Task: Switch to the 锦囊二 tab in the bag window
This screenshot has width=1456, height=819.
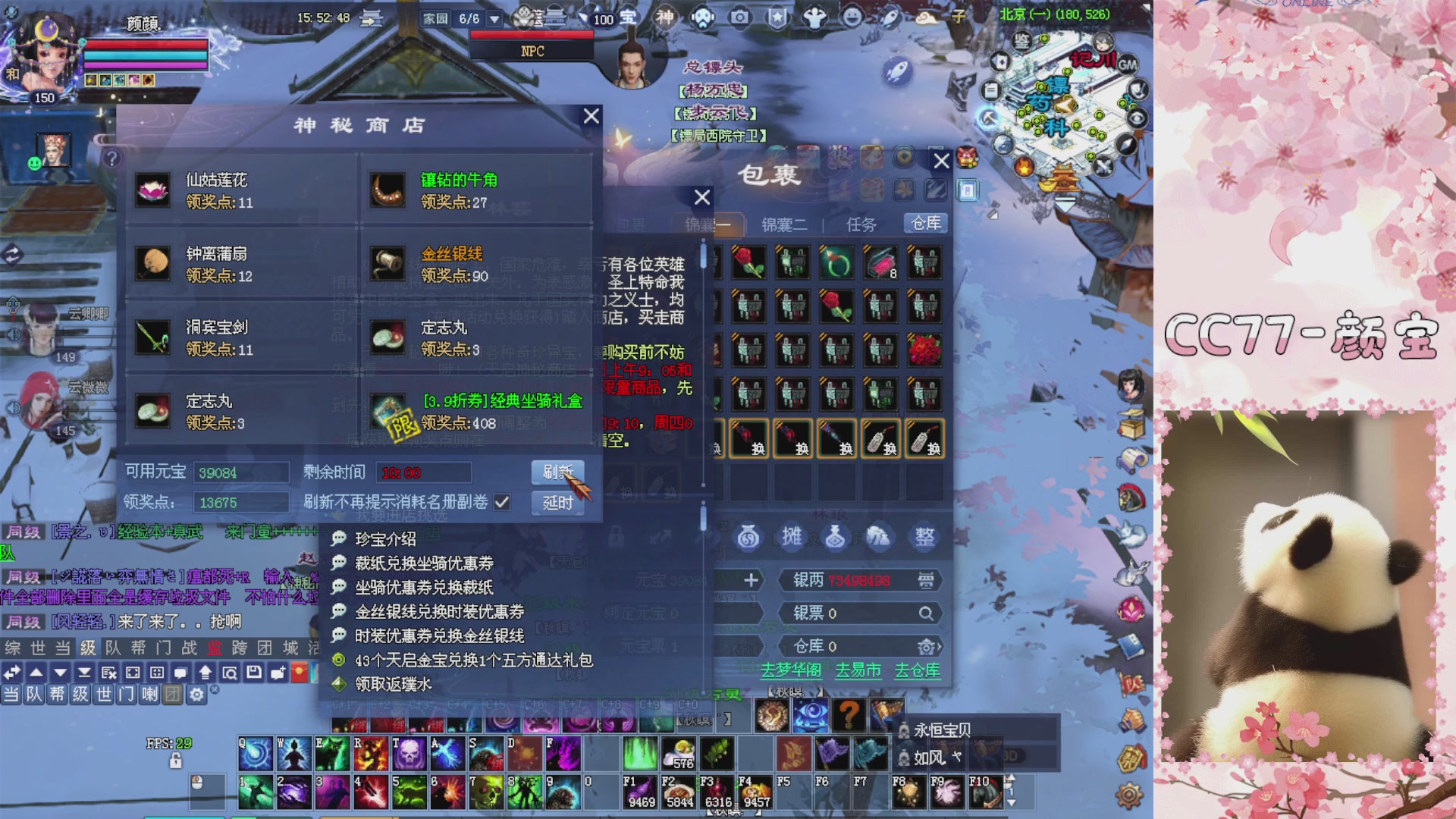Action: pyautogui.click(x=785, y=224)
